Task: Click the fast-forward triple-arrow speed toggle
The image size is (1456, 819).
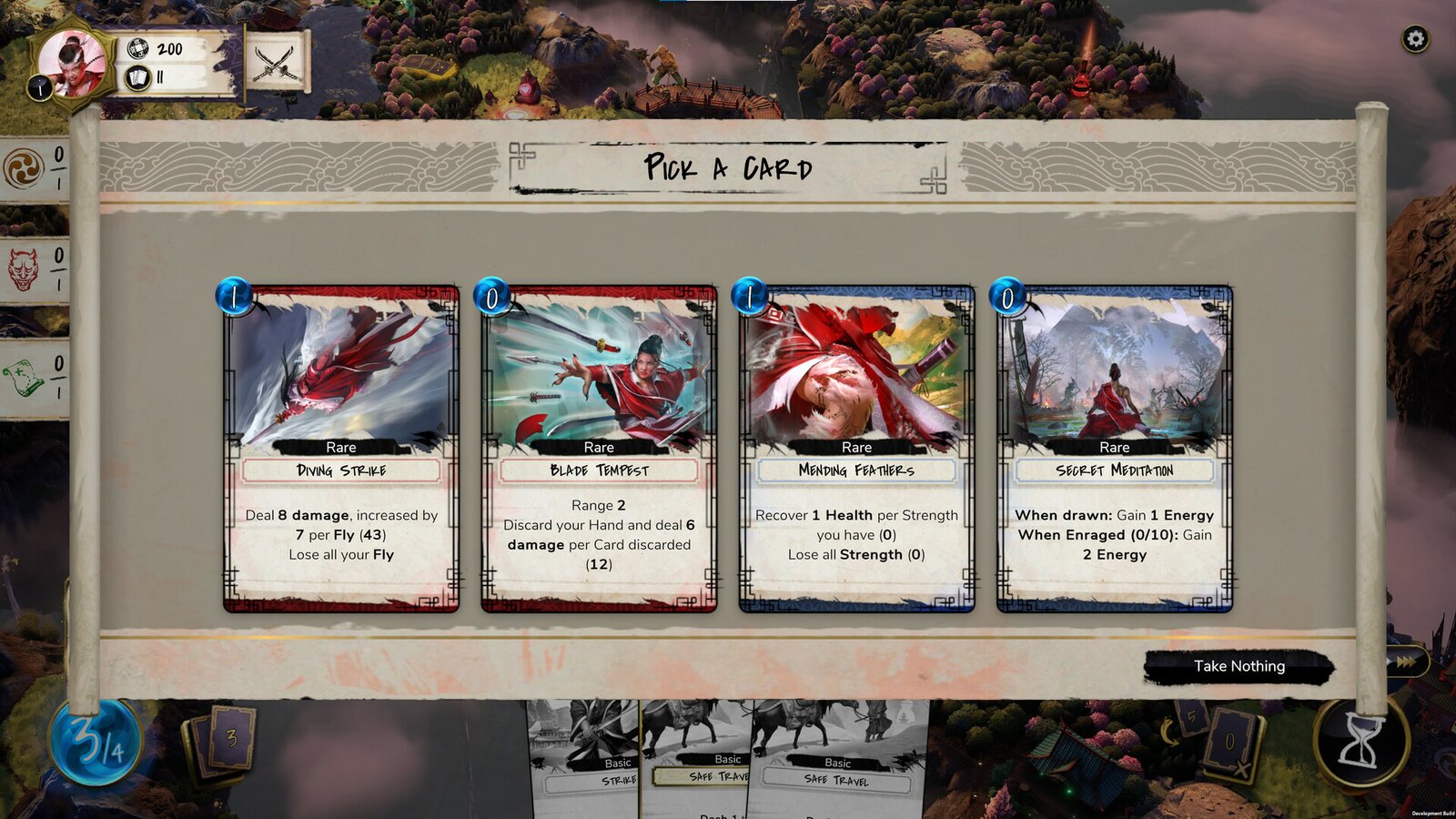Action: [x=1406, y=663]
